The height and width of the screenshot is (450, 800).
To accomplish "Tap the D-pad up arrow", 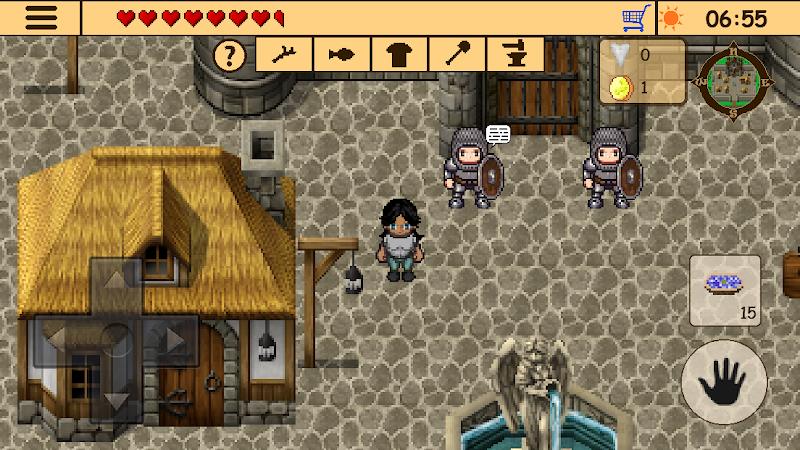I will 117,280.
